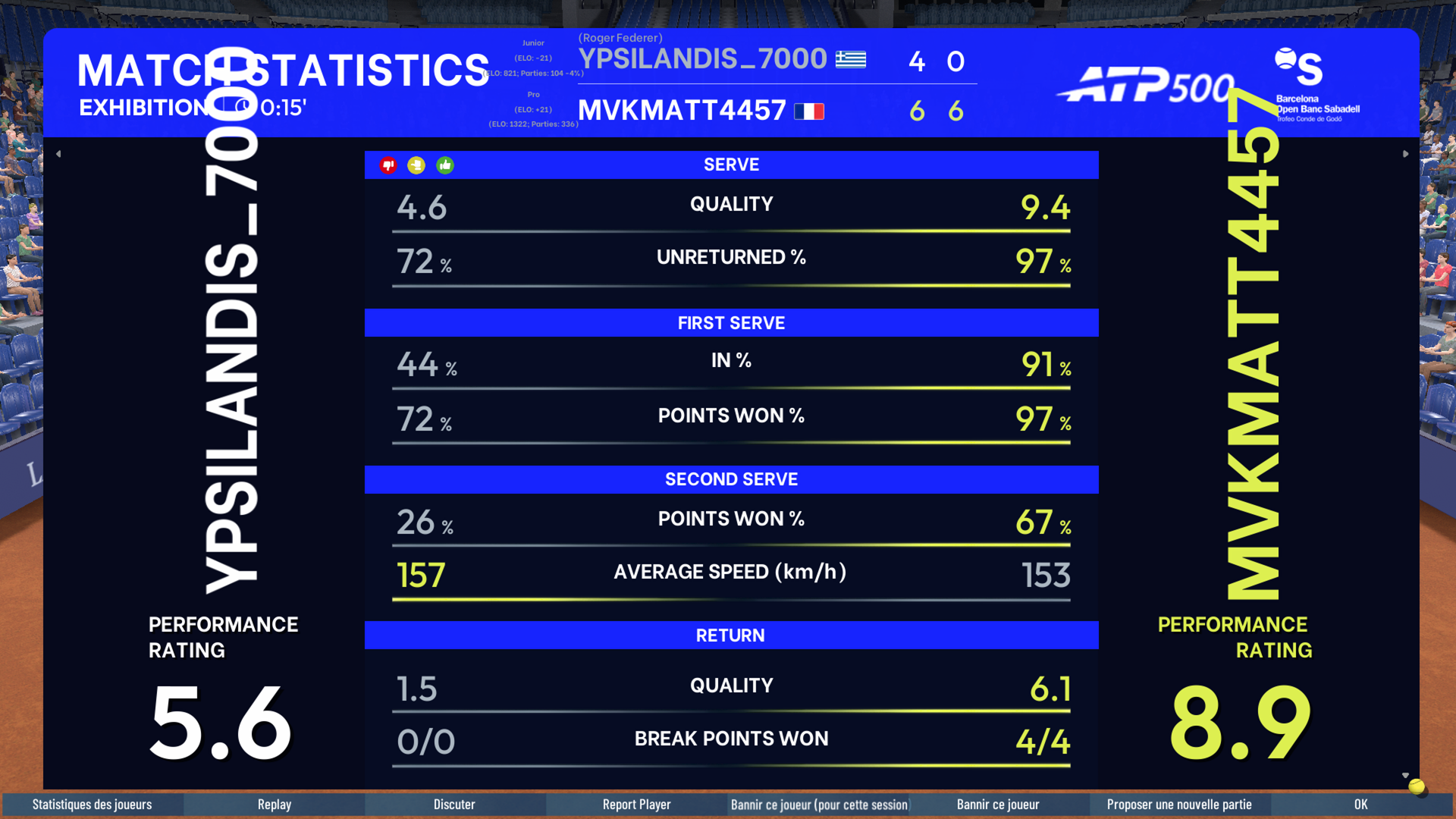Viewport: 1456px width, 819px height.
Task: Click the down arrow to scroll statistics
Action: point(1405,776)
